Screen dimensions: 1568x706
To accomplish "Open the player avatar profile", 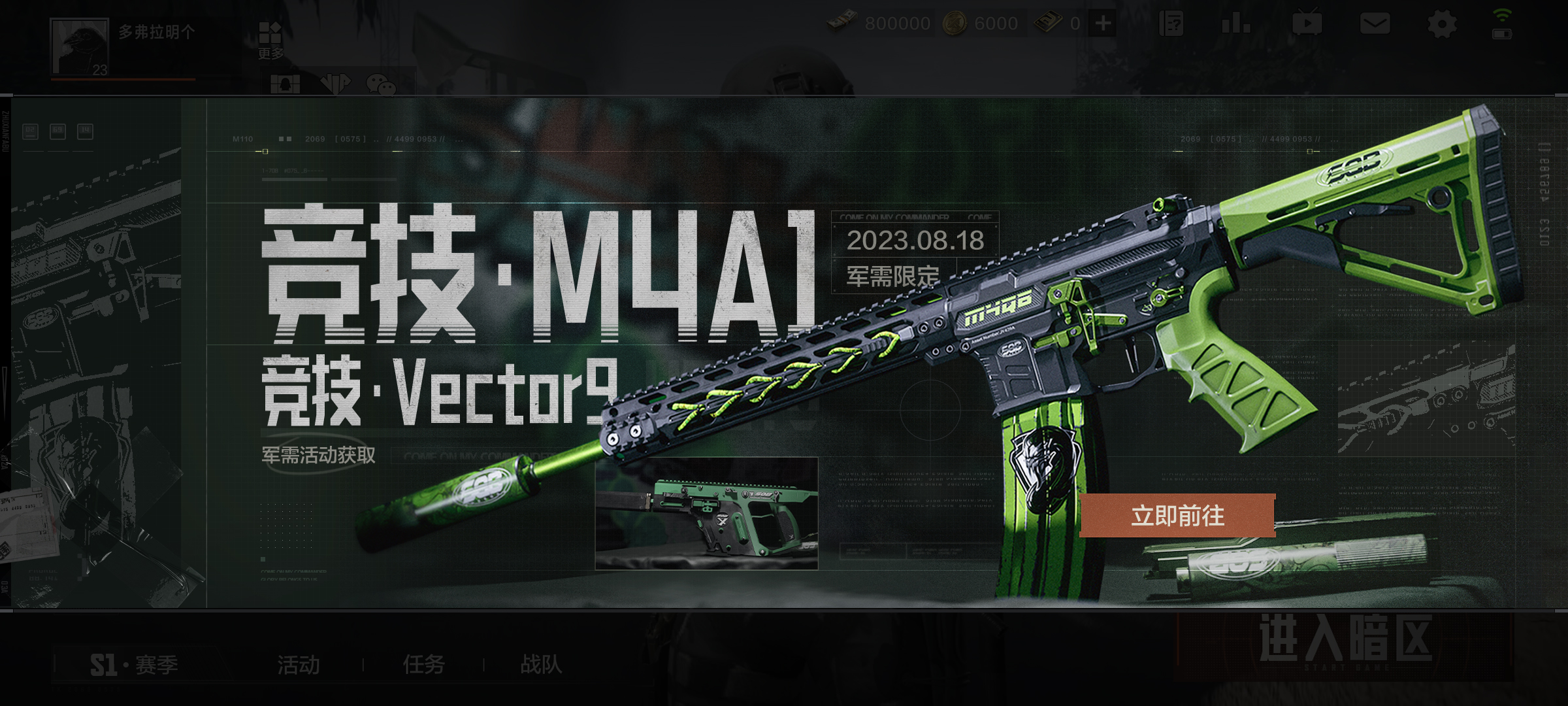I will [80, 47].
